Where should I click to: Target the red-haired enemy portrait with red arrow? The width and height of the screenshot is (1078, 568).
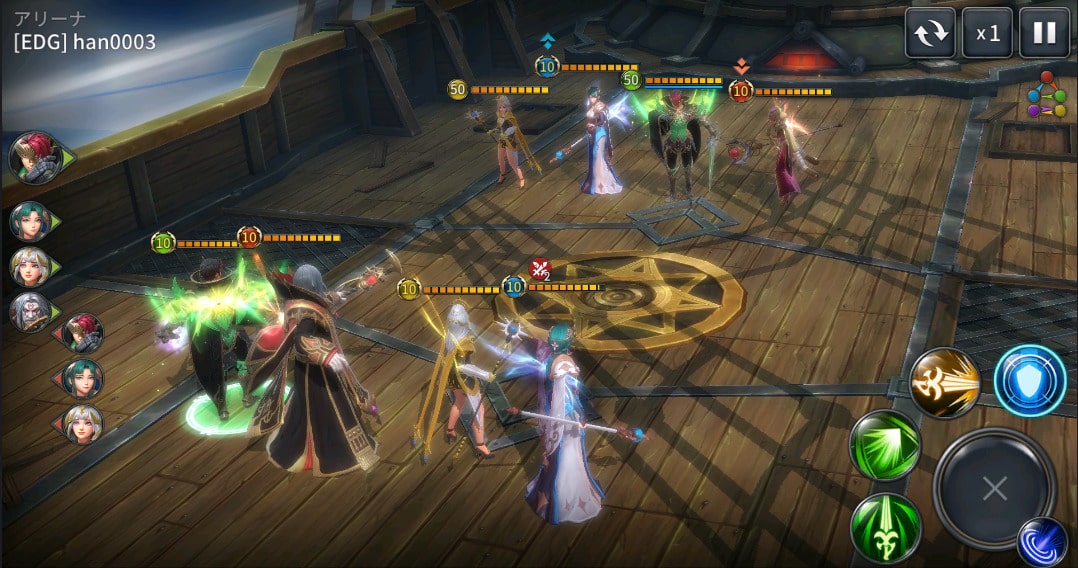click(x=83, y=333)
